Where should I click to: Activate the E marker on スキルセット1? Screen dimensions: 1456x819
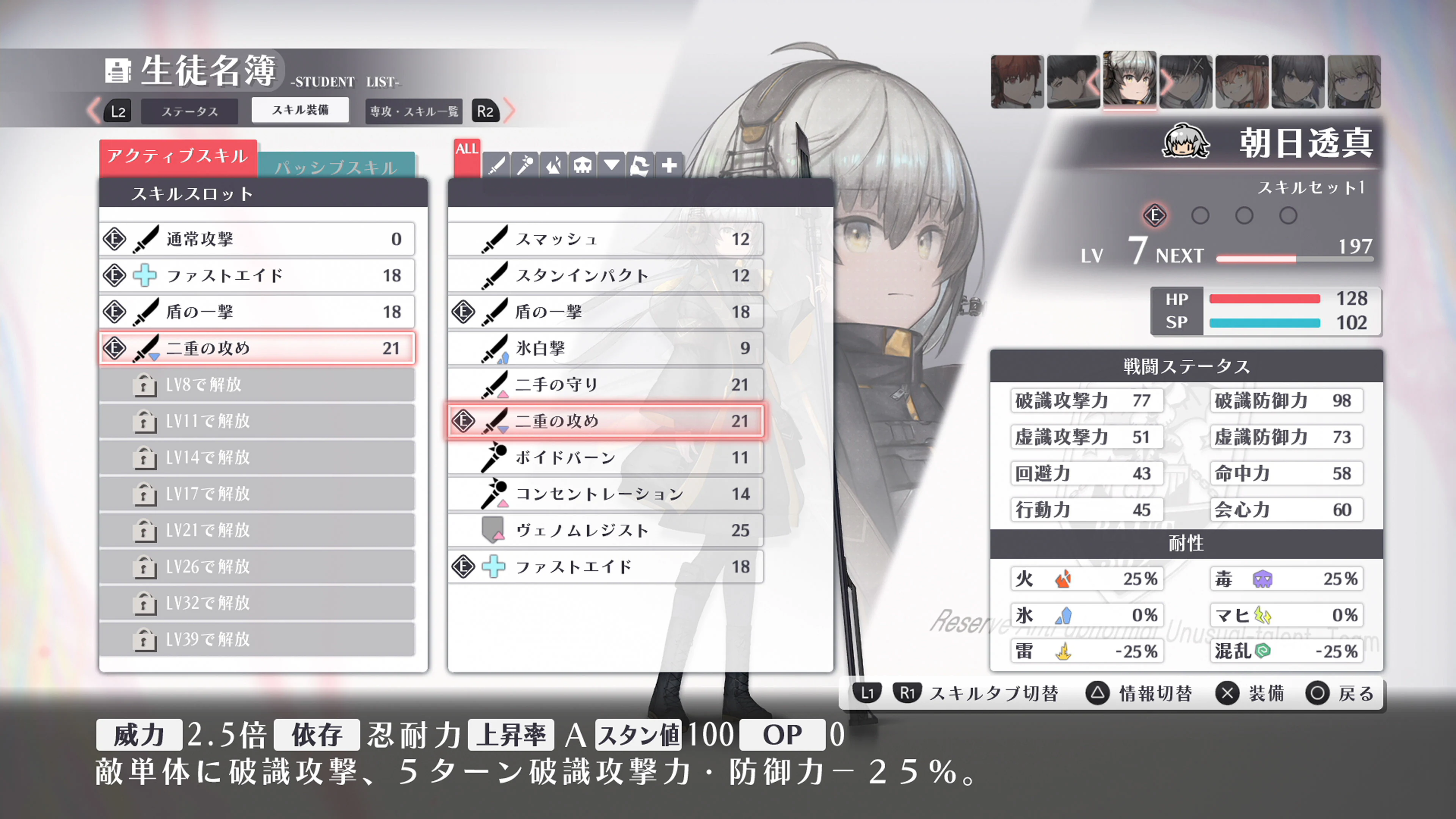[x=1155, y=215]
